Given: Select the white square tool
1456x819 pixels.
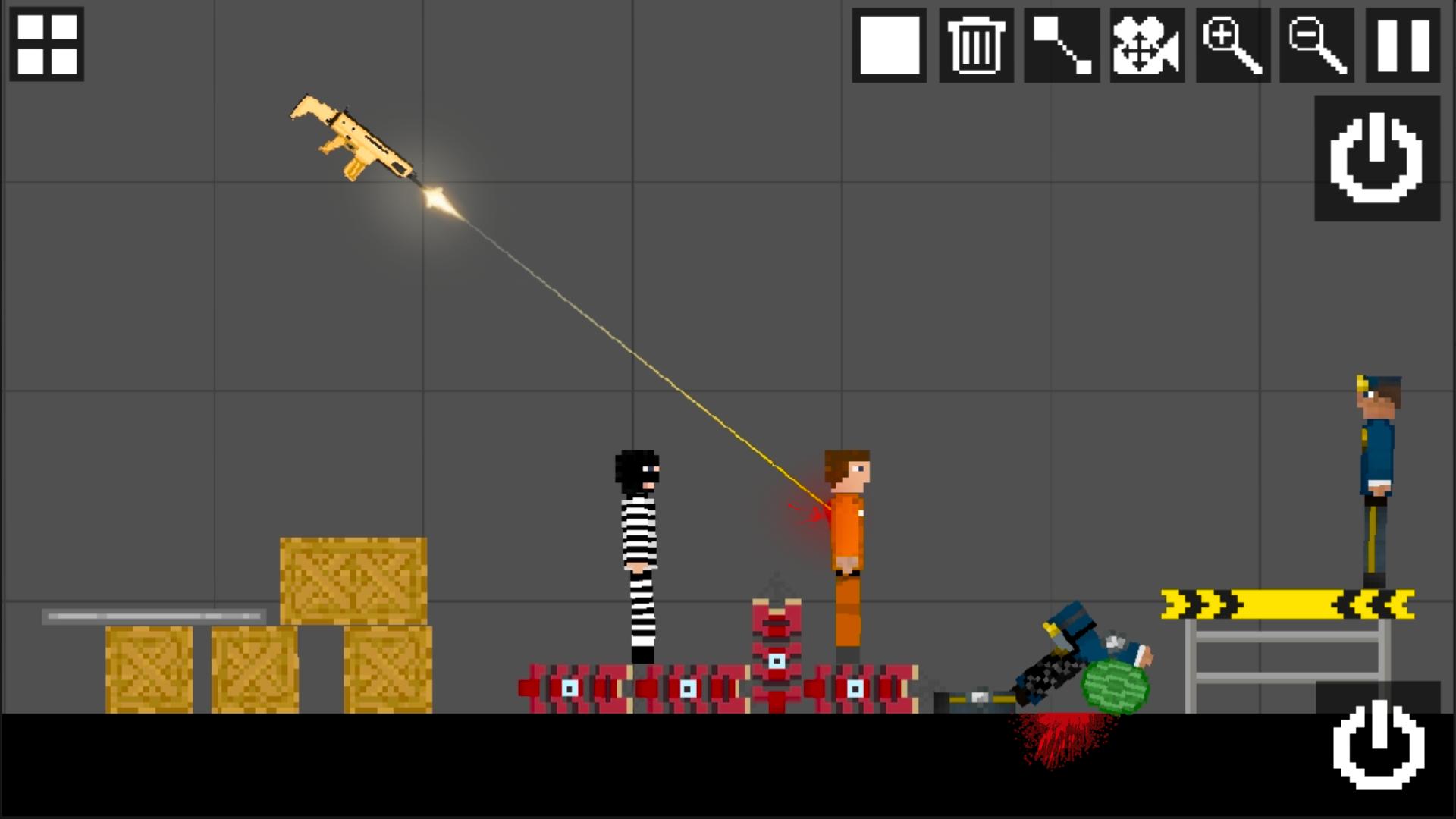Looking at the screenshot, I should pos(890,45).
